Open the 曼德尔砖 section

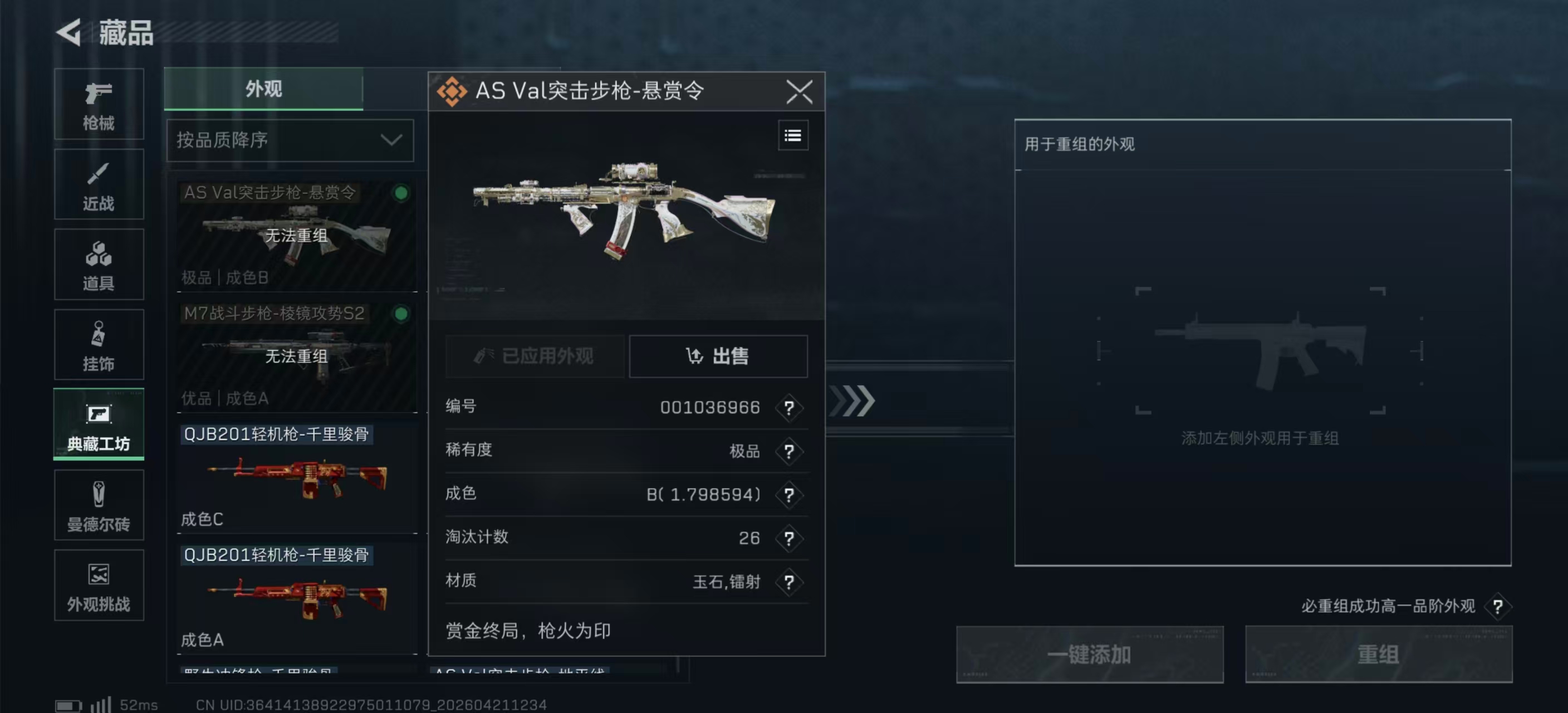(x=98, y=505)
